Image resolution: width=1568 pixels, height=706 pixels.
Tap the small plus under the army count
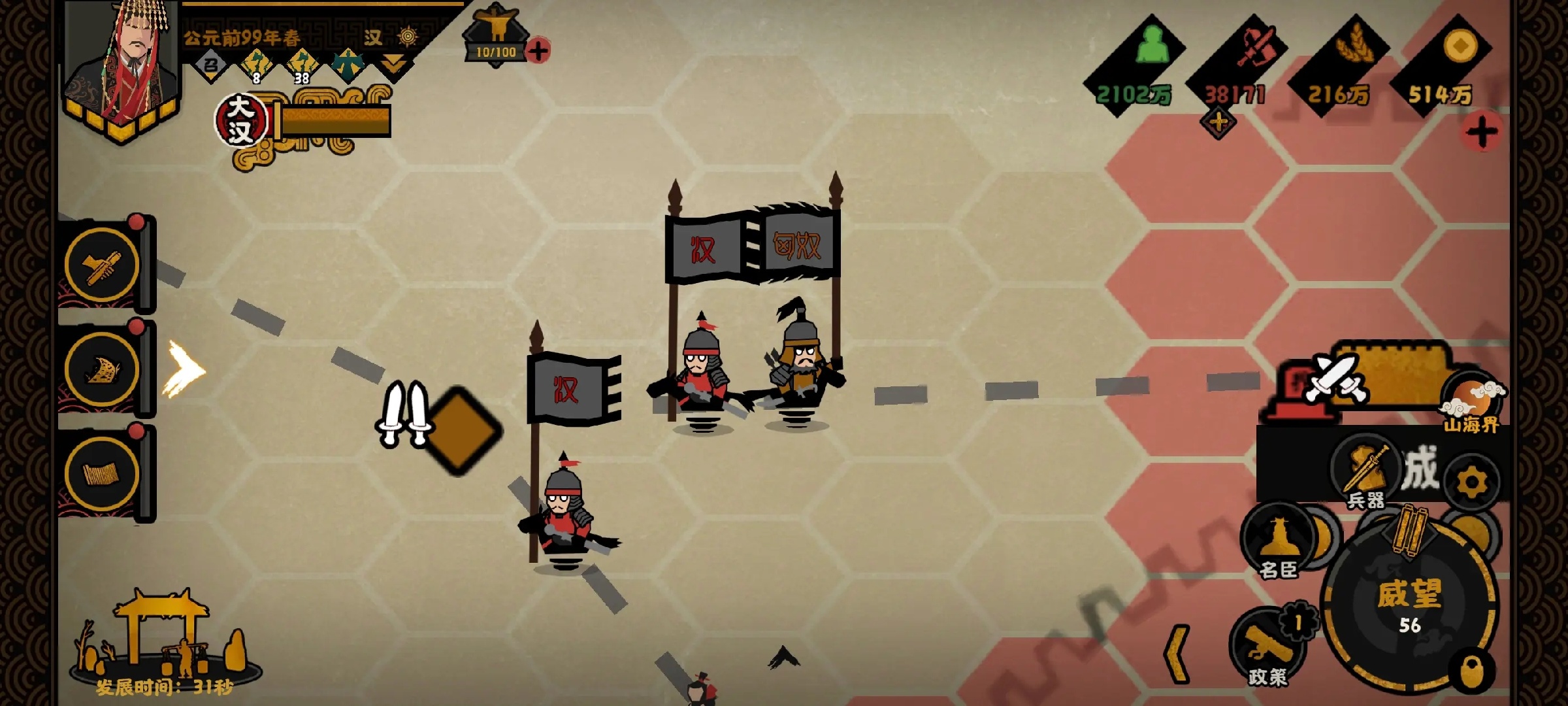tap(1218, 123)
